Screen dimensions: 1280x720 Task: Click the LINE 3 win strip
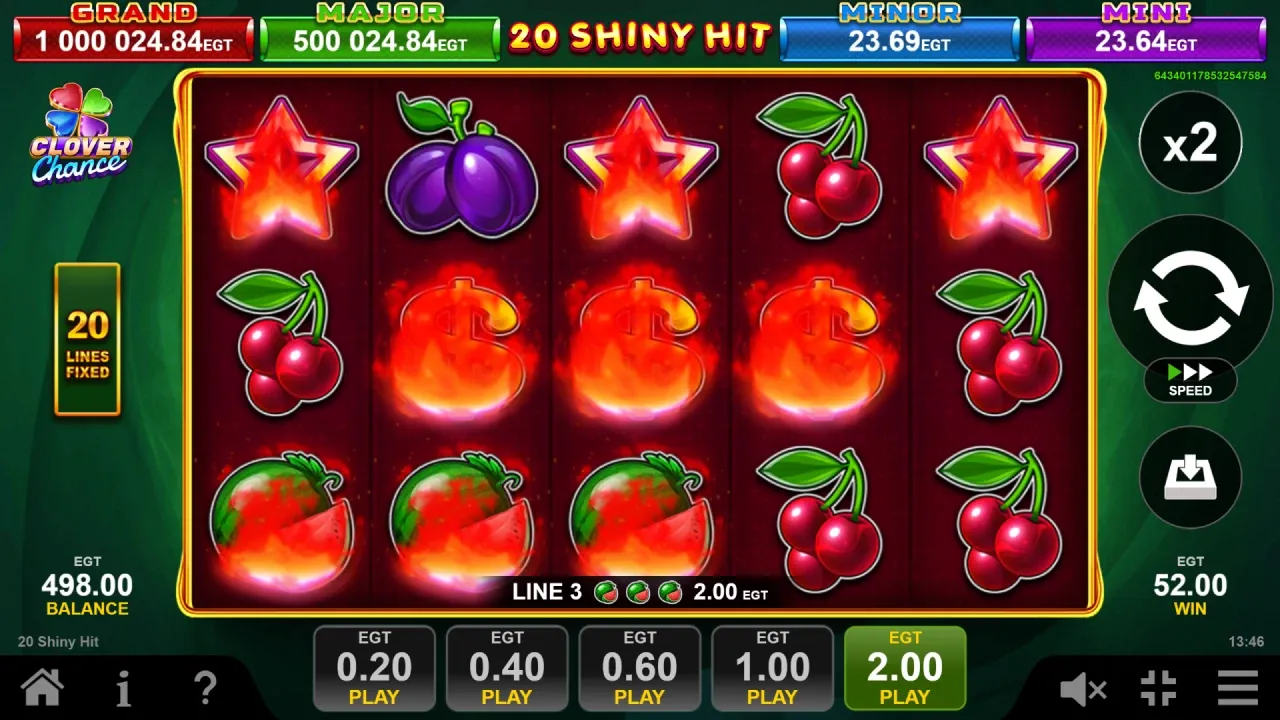(x=640, y=592)
